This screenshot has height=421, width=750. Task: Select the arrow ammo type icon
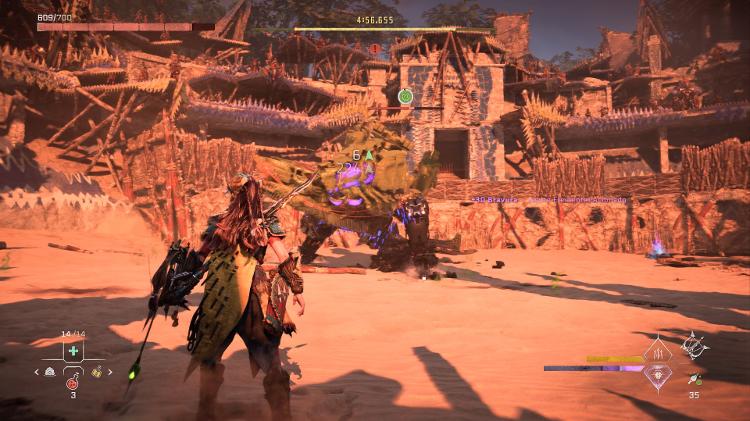(x=693, y=379)
